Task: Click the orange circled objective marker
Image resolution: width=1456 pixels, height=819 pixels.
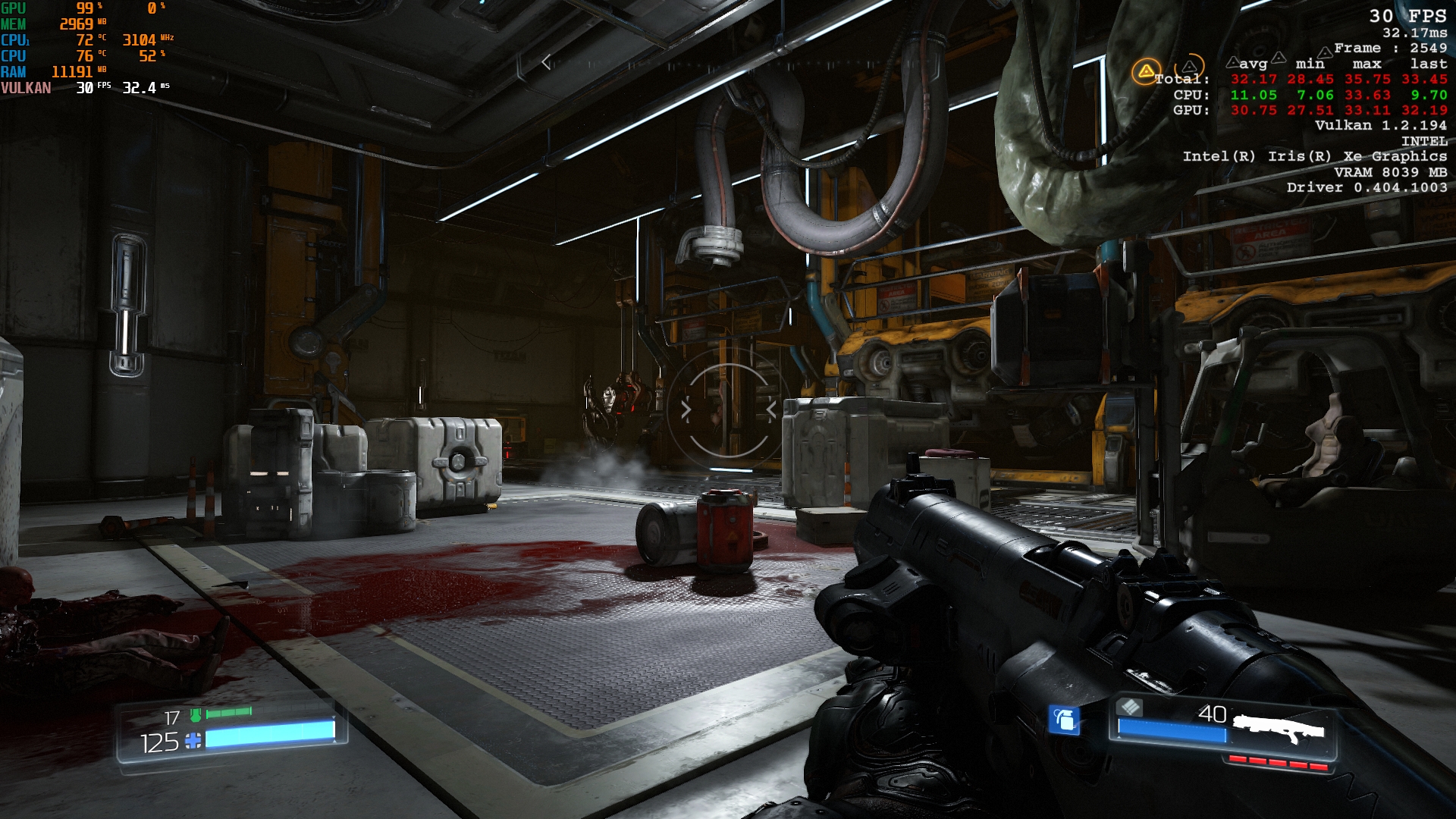Action: [1146, 72]
